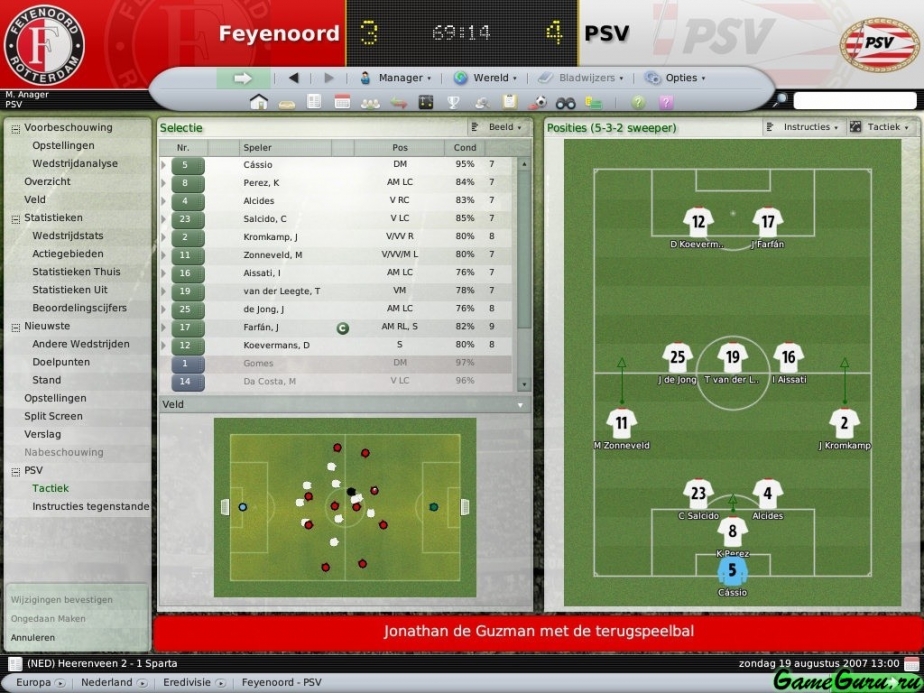Open the Manager dropdown menu
The height and width of the screenshot is (693, 924).
[395, 78]
